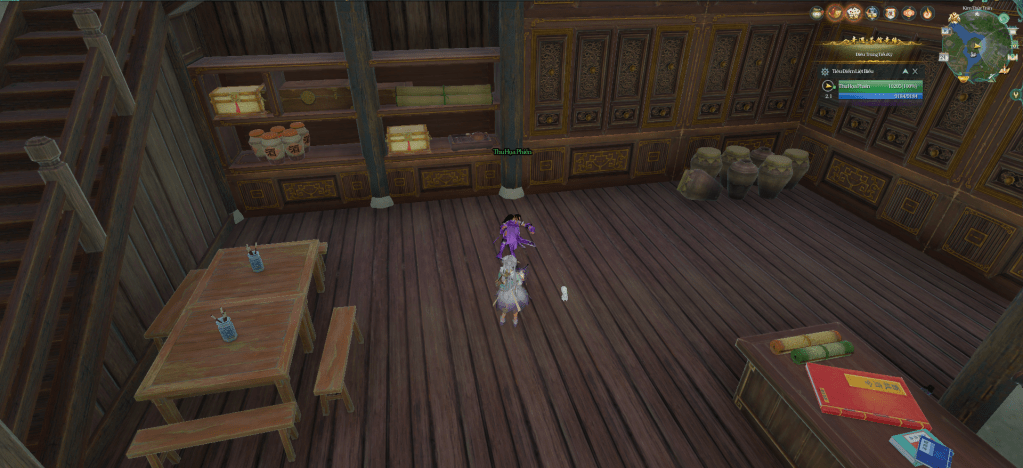Select the green round icon starting the top row
Viewport: 1023px width, 468px height.
pyautogui.click(x=816, y=13)
